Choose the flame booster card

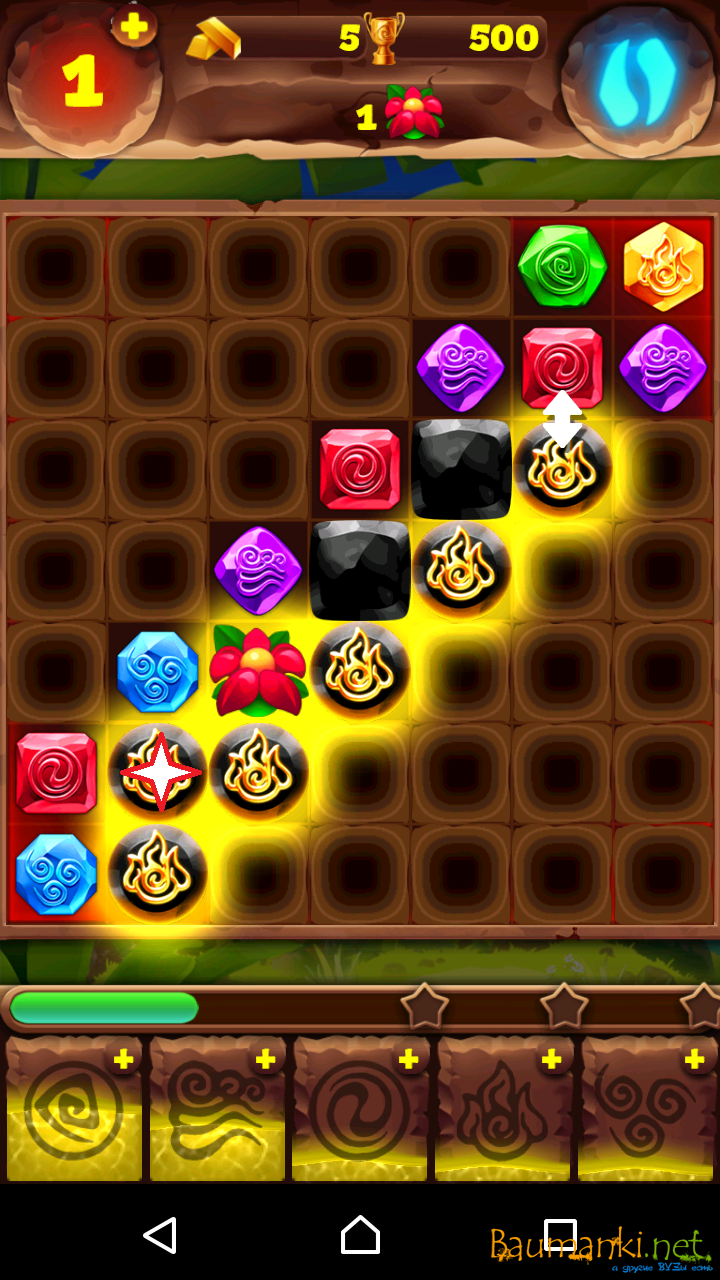[503, 1110]
